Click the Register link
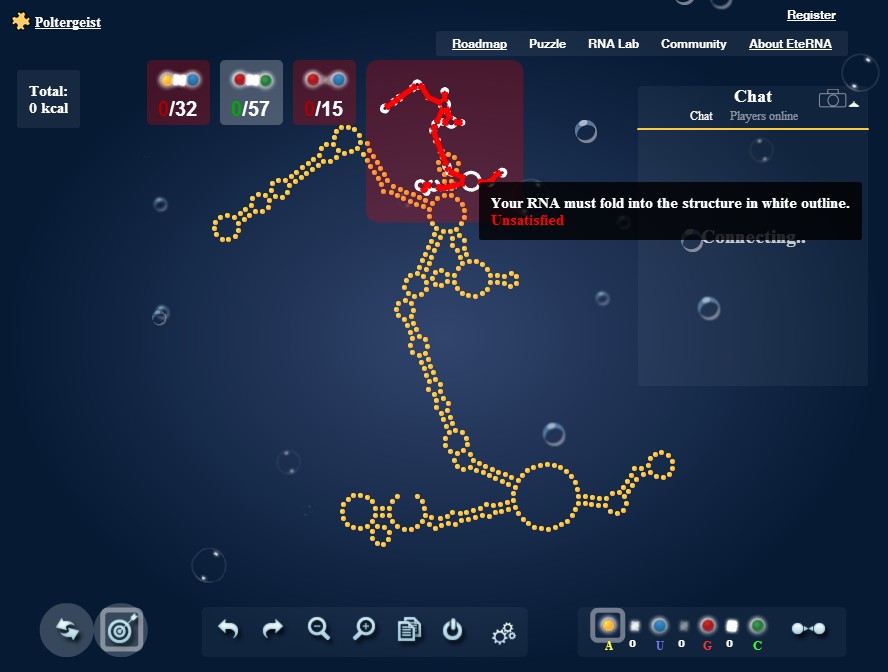 [x=811, y=15]
